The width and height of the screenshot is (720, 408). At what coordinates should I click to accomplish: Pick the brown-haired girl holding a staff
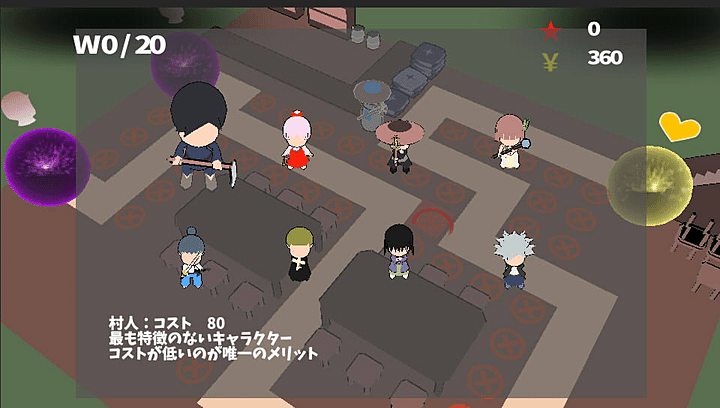click(x=510, y=140)
